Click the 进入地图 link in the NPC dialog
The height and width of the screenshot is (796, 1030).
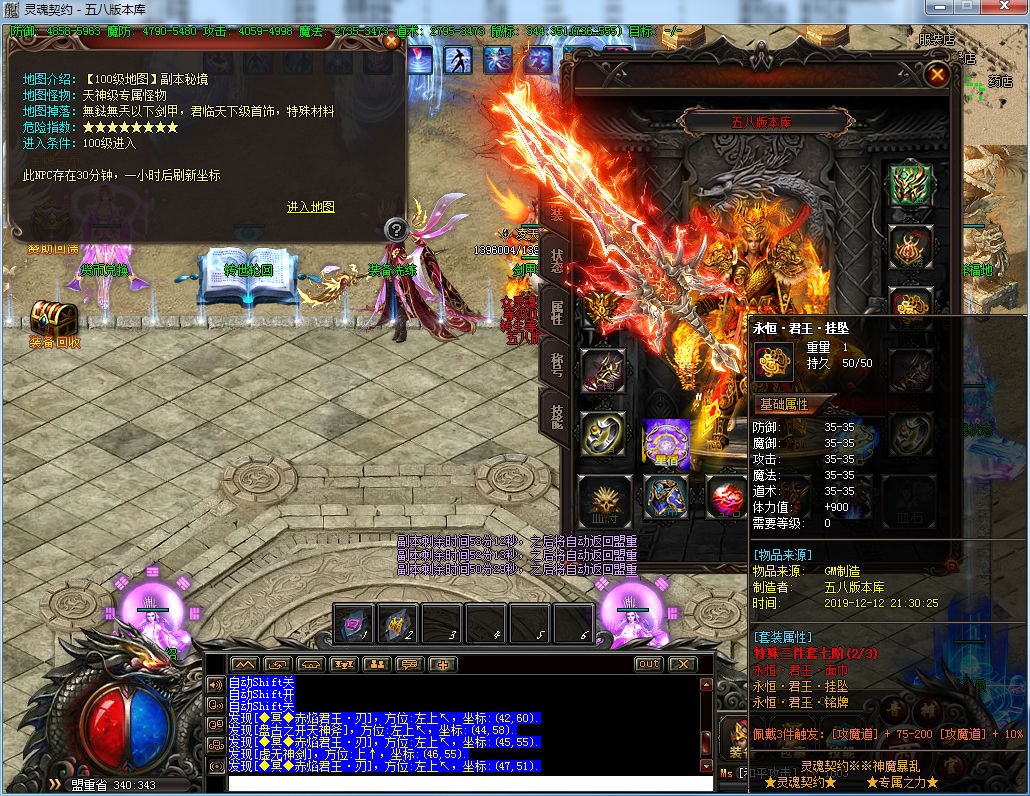tap(310, 207)
